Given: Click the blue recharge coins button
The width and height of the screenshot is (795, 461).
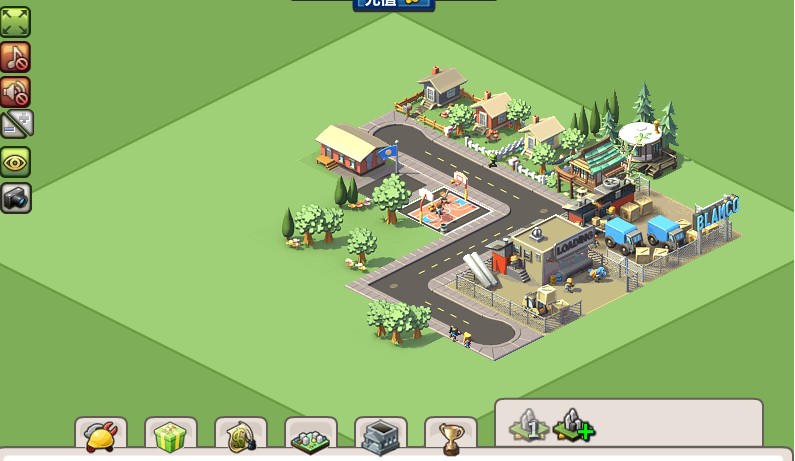Looking at the screenshot, I should [x=393, y=4].
